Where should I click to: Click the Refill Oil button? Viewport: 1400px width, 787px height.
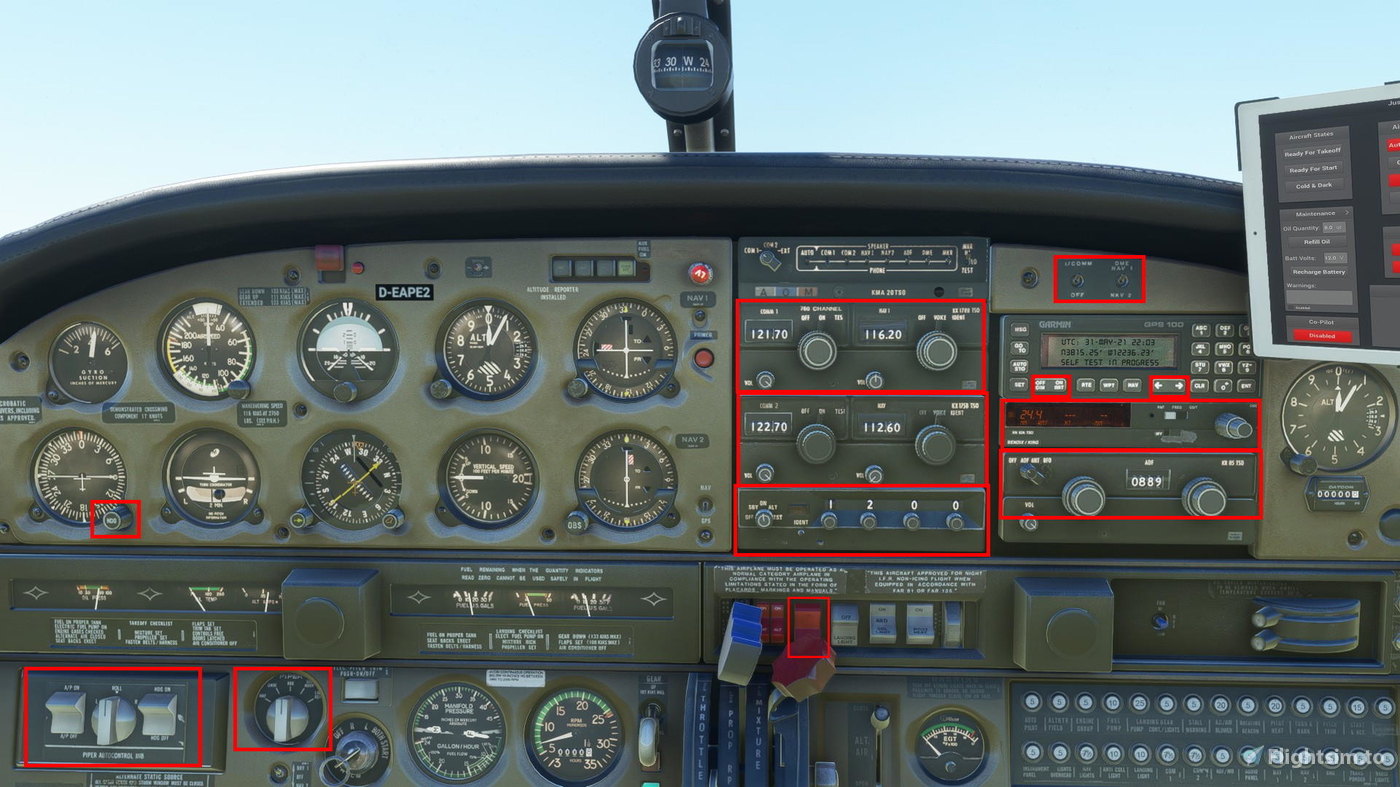[x=1318, y=241]
